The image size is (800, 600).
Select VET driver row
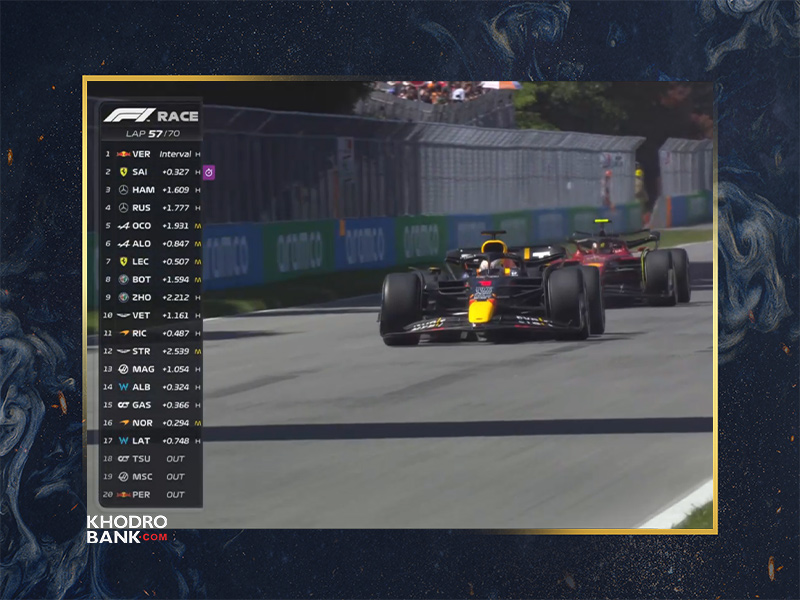pos(152,315)
